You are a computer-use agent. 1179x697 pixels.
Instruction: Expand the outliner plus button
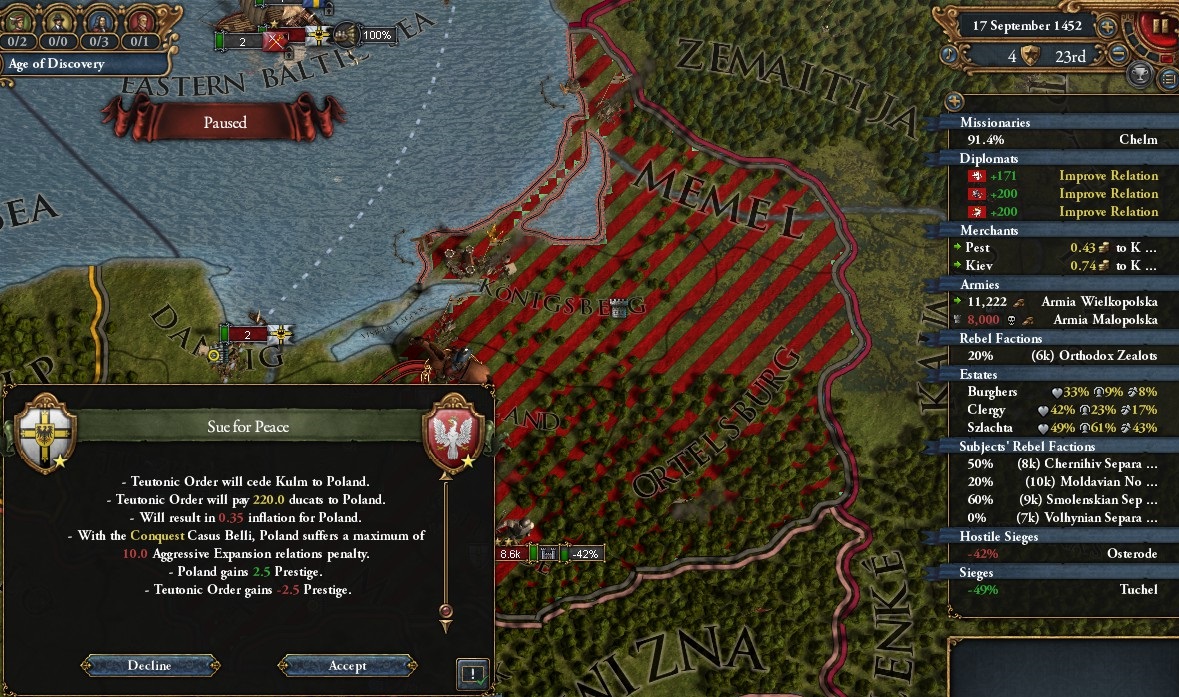pyautogui.click(x=954, y=101)
